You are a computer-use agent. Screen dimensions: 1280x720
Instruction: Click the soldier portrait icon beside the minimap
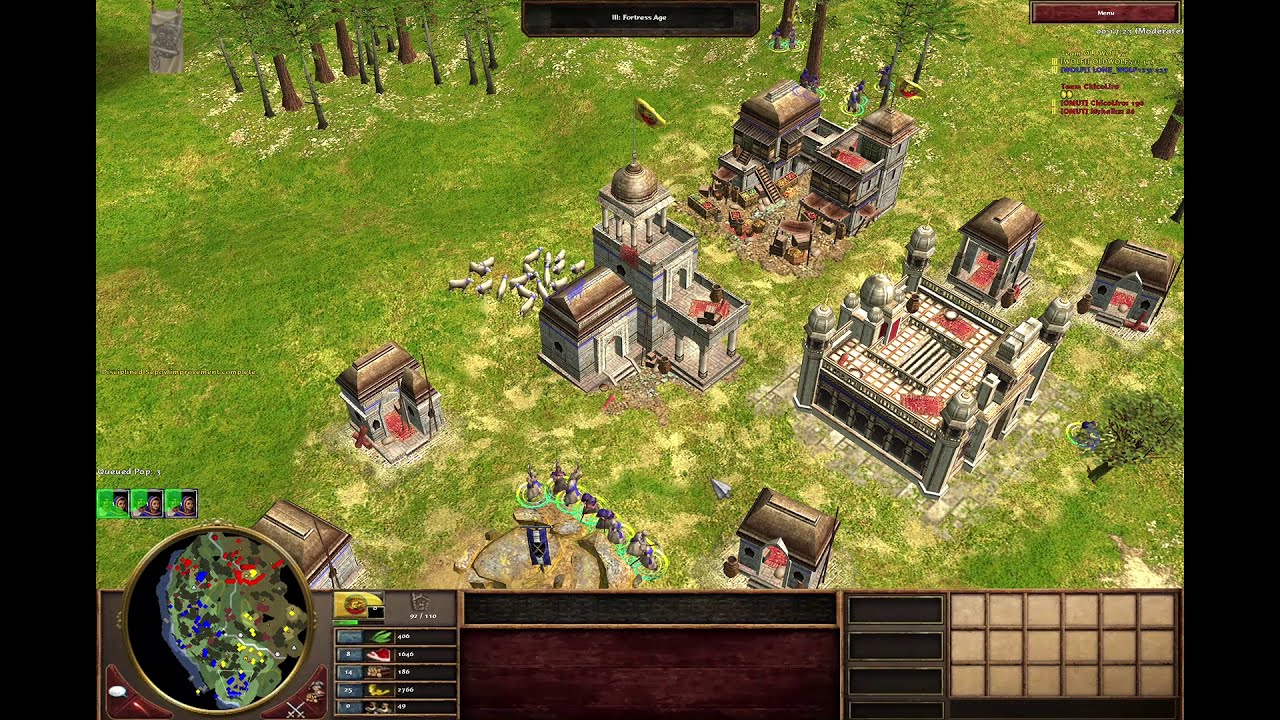317,689
